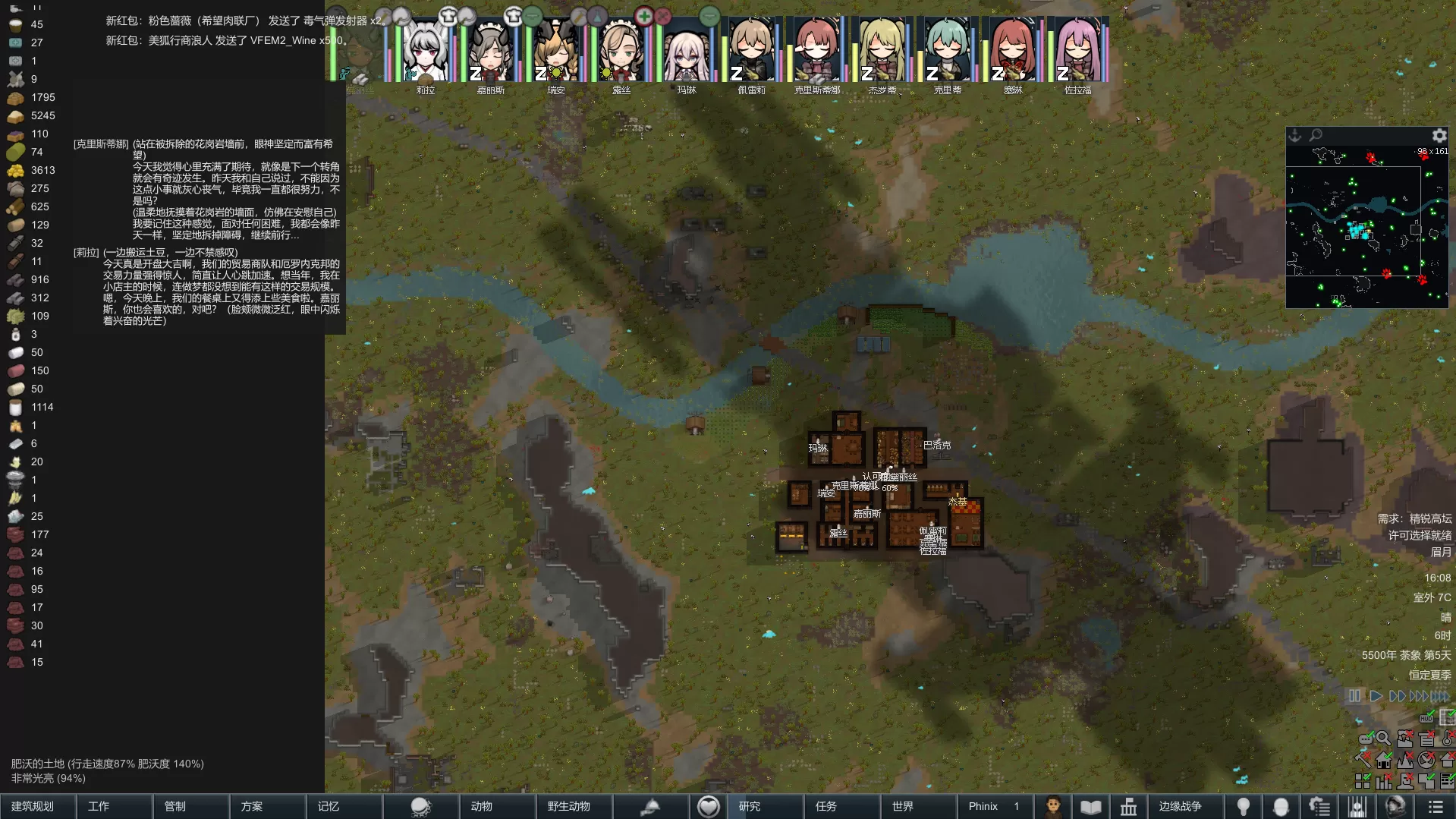Pause the game with the pause button
This screenshot has height=819, width=1456.
1354,695
